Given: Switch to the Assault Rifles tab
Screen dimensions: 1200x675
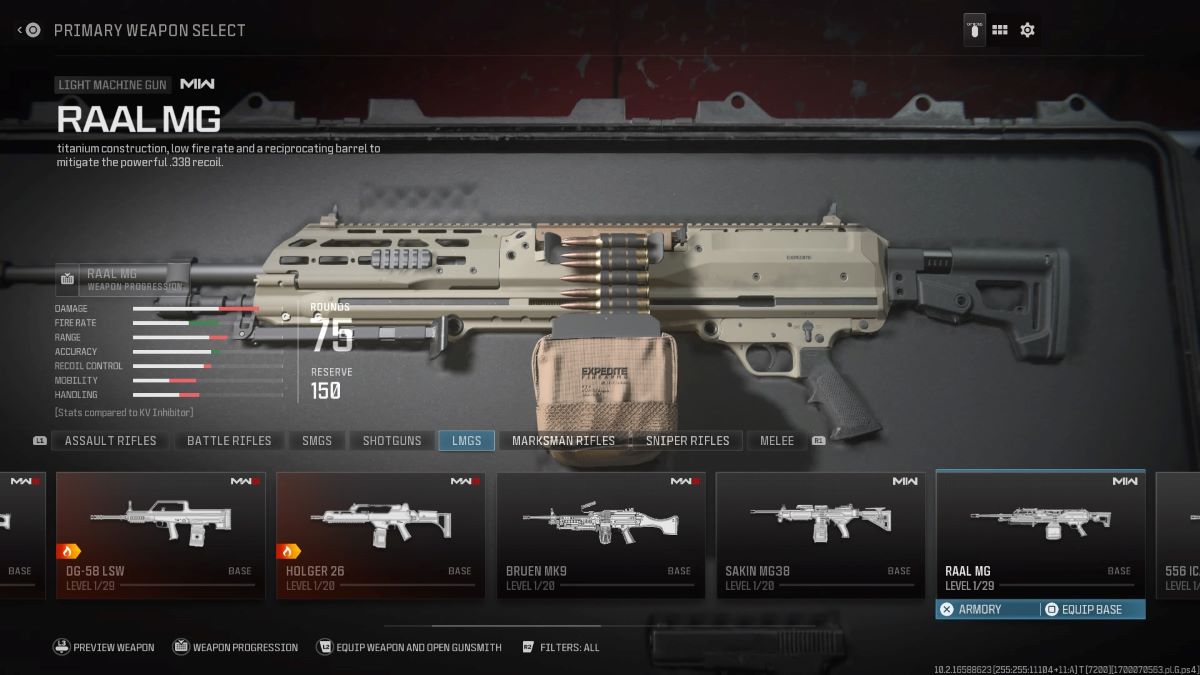Looking at the screenshot, I should (110, 440).
